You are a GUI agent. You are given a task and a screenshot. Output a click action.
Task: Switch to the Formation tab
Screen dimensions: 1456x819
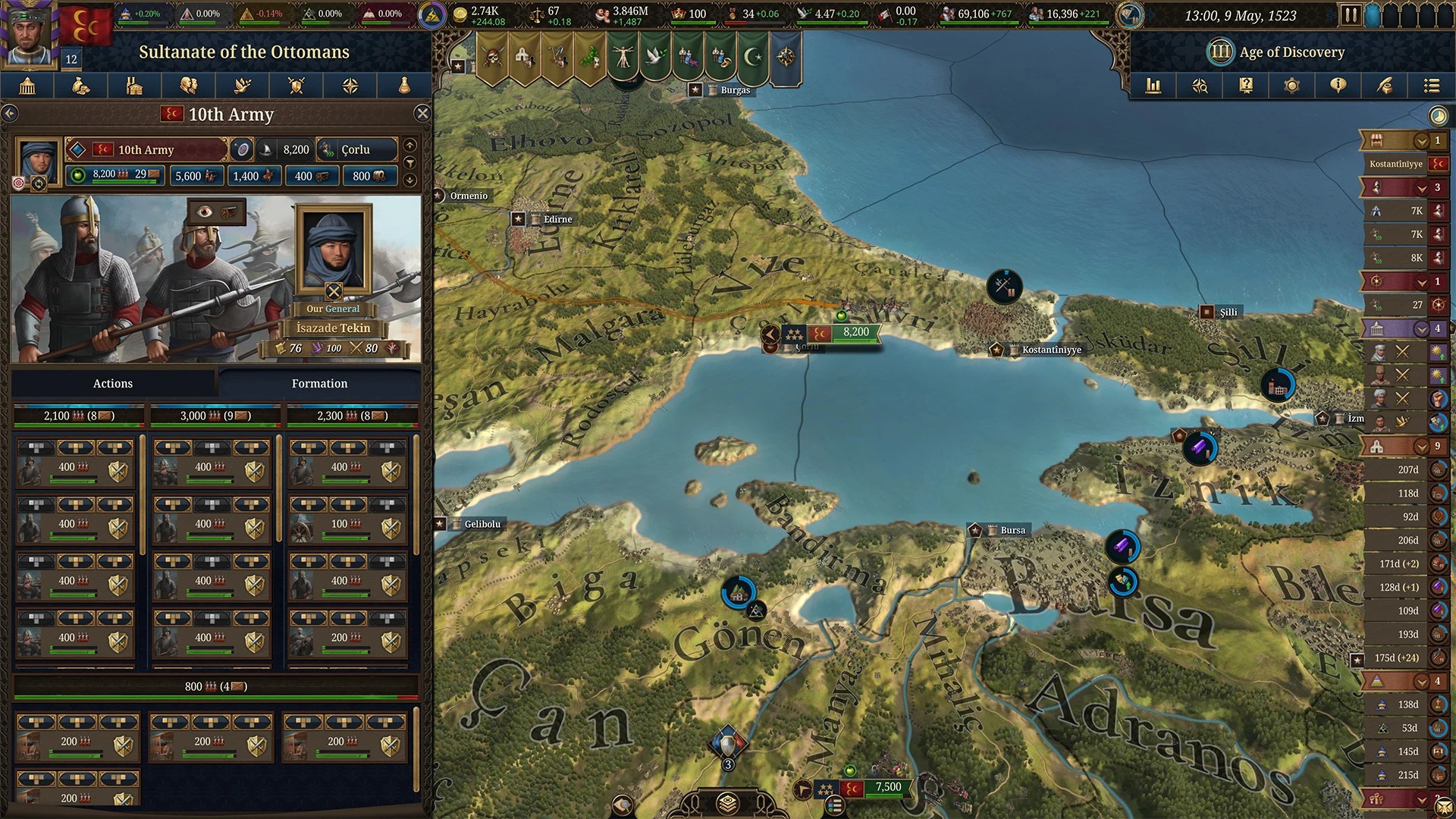(x=319, y=384)
